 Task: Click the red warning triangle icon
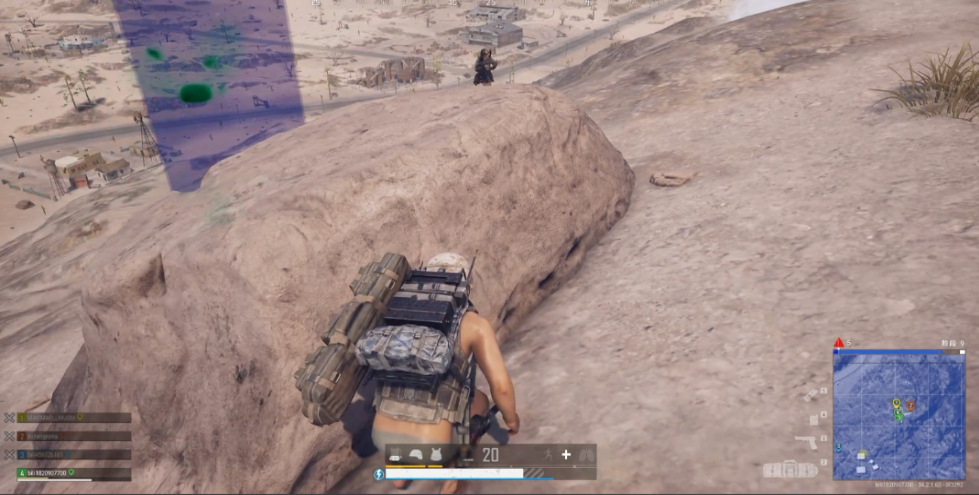[x=838, y=343]
